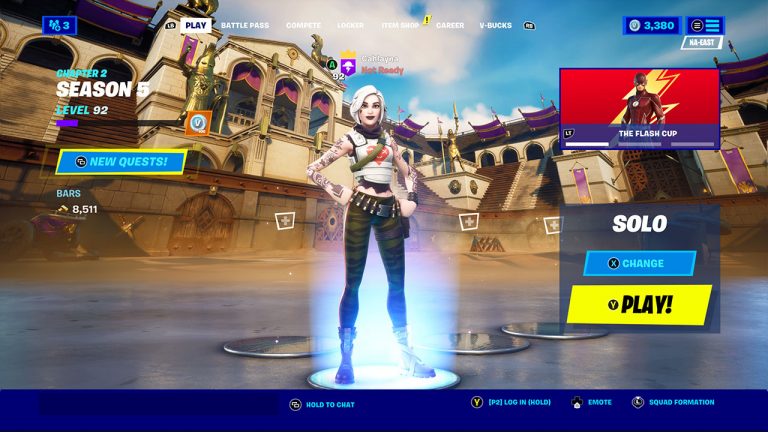View the New Quests button

(121, 161)
